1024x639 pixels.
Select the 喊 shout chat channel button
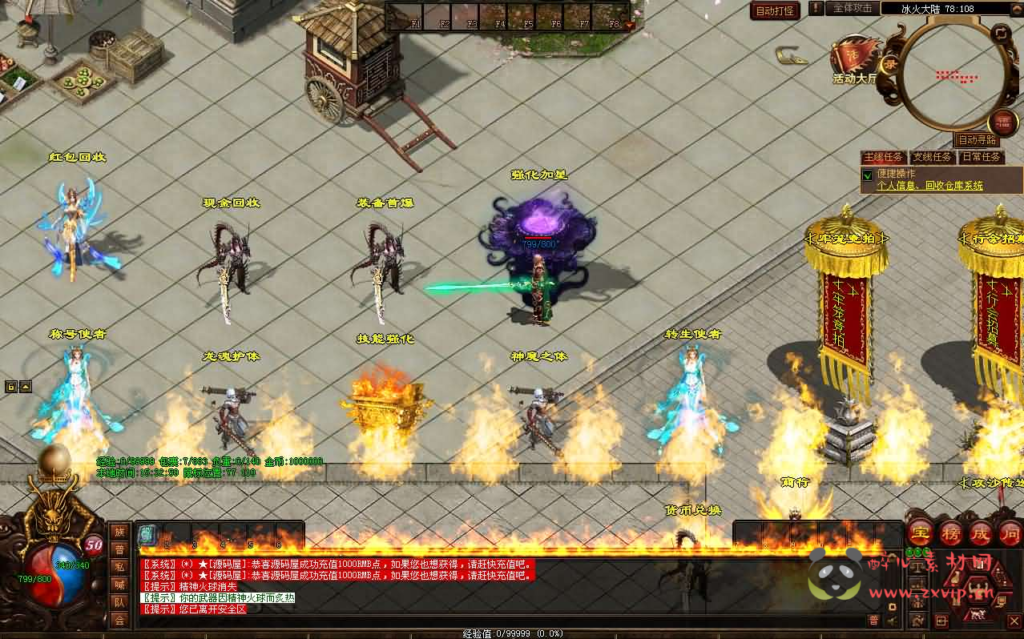[119, 584]
